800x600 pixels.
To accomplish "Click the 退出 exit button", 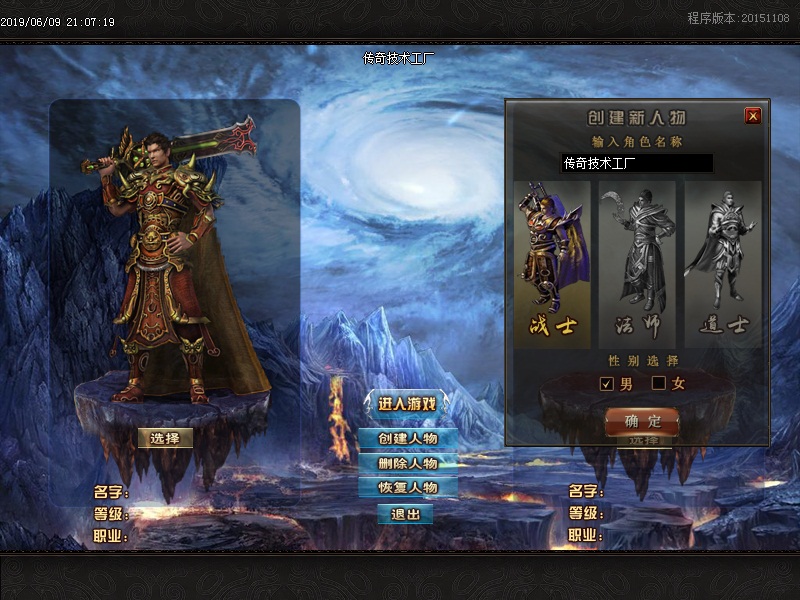I will pos(405,514).
